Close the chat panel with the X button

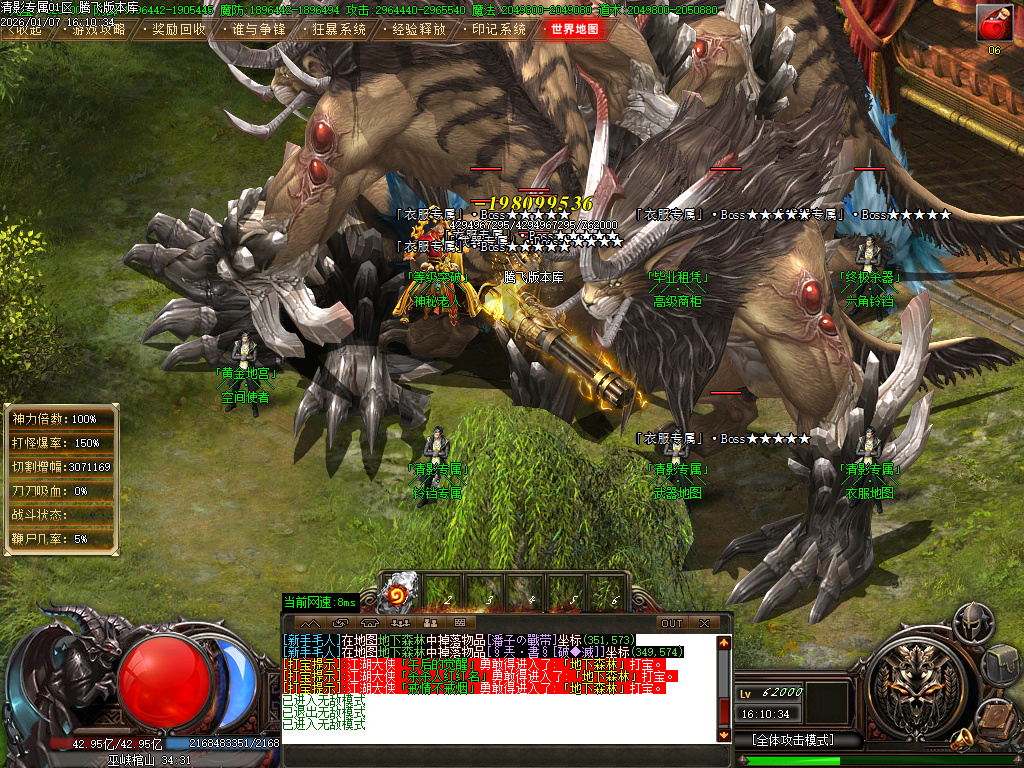point(704,623)
